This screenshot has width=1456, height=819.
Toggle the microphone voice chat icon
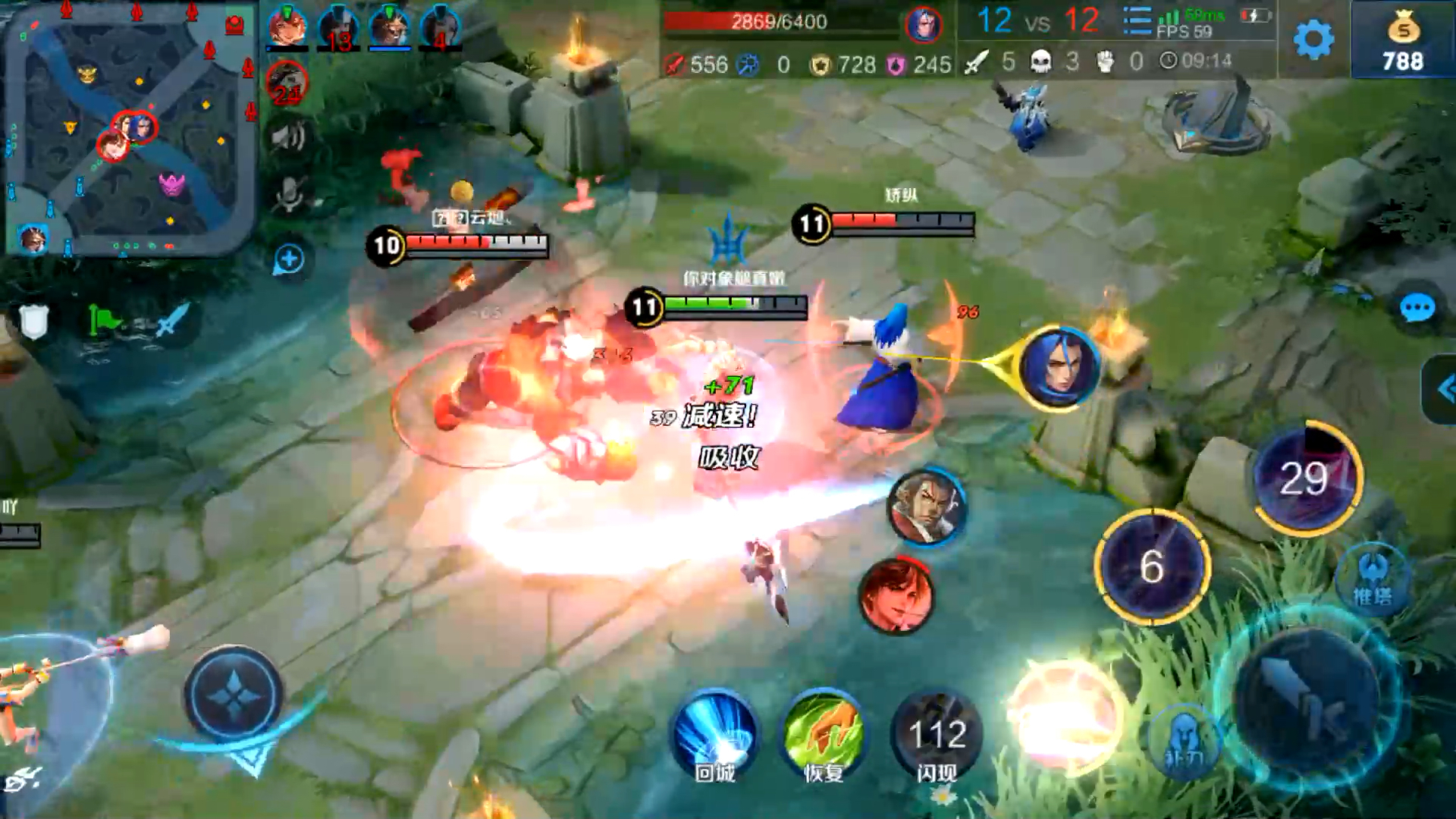point(289,194)
